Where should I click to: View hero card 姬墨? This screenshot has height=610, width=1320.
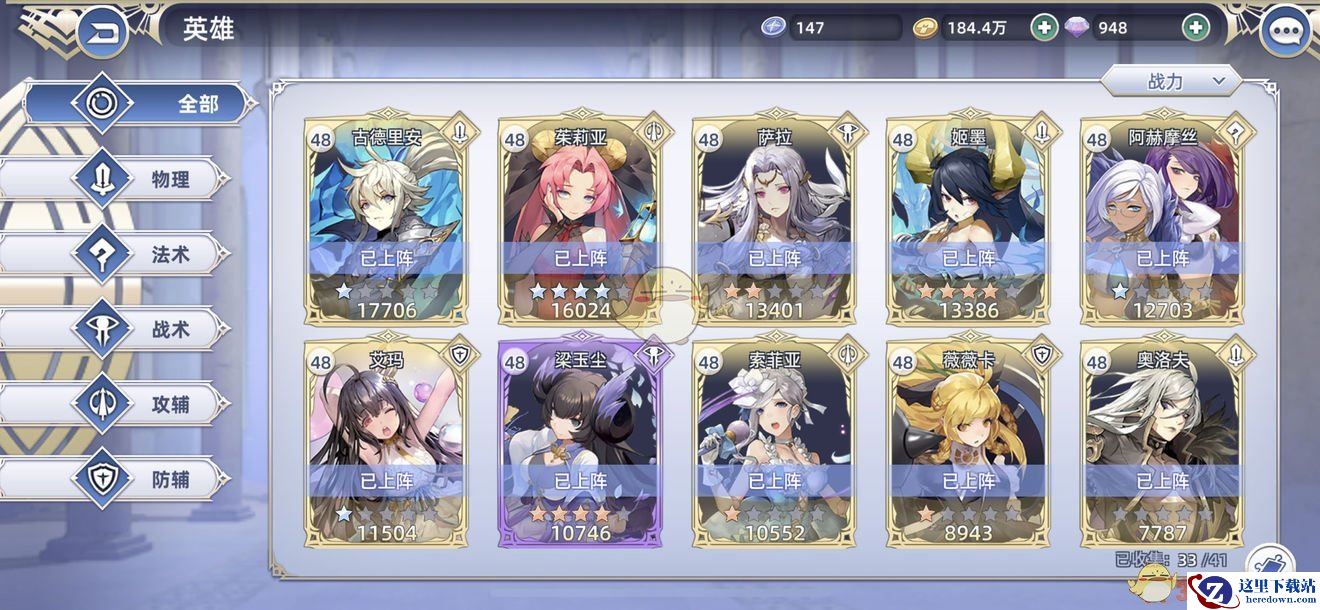coord(968,220)
